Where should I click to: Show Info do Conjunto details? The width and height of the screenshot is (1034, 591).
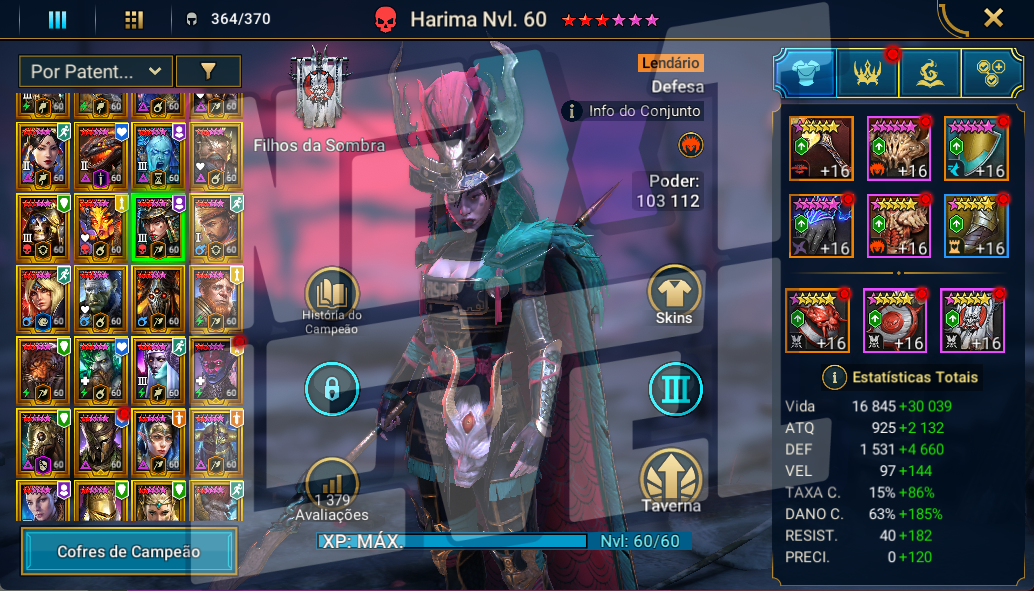633,111
